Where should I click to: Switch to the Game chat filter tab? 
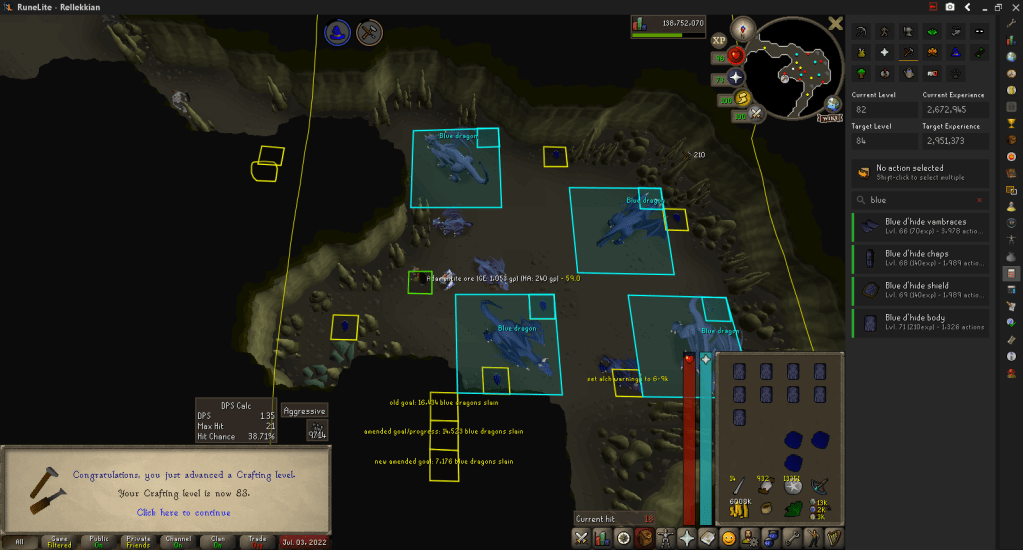[x=60, y=541]
